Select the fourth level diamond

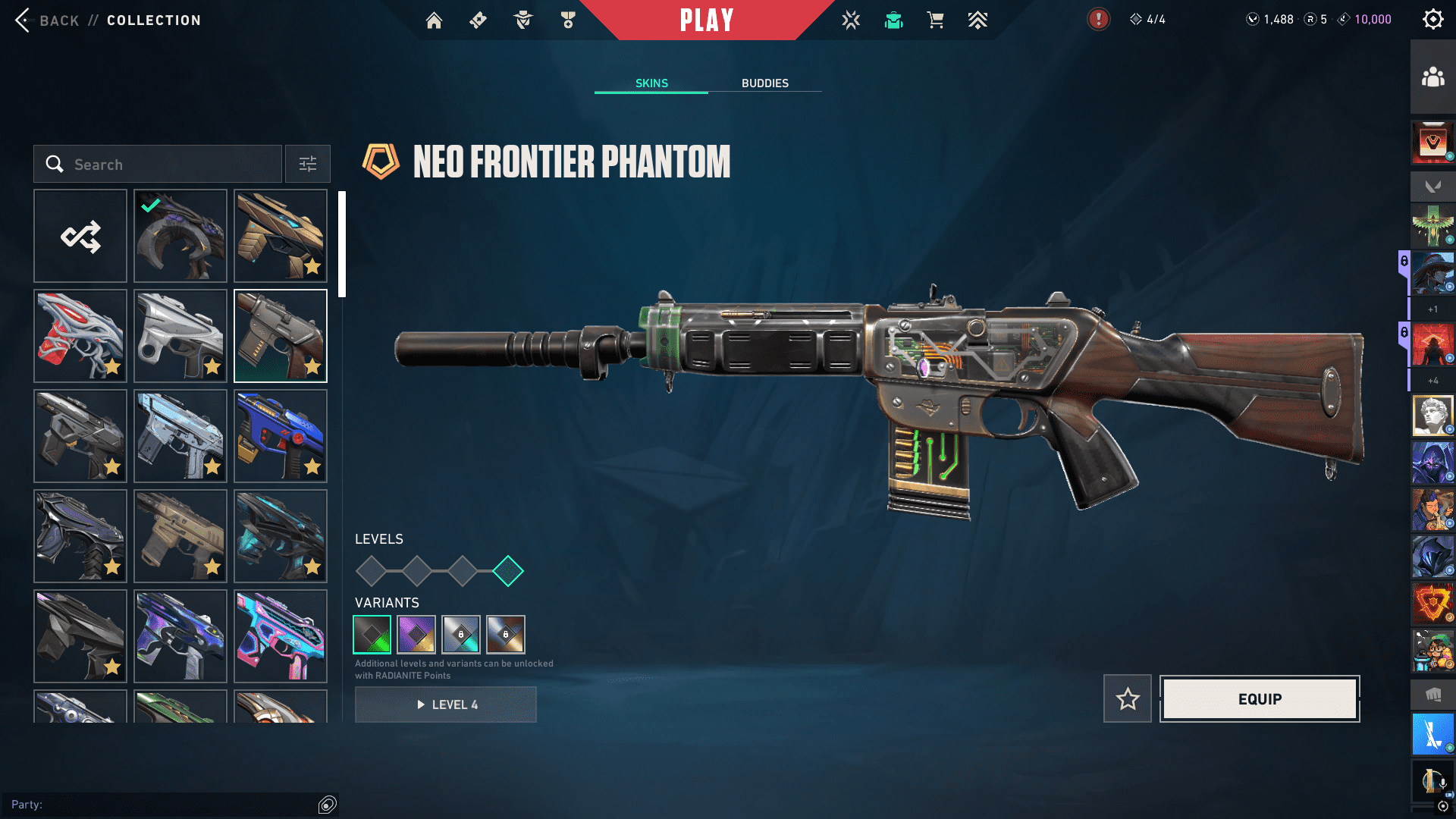508,571
